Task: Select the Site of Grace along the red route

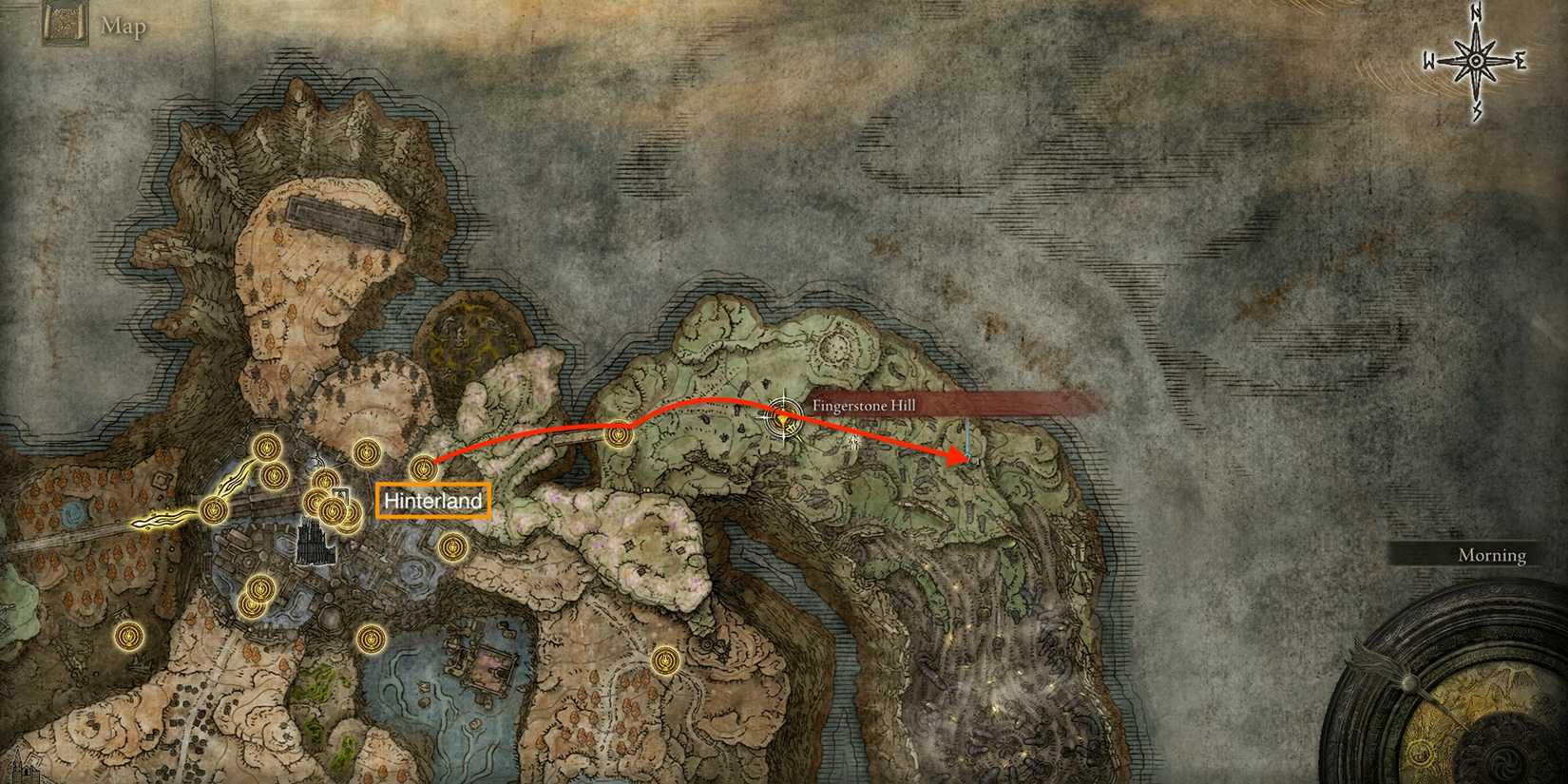Action: pyautogui.click(x=617, y=434)
